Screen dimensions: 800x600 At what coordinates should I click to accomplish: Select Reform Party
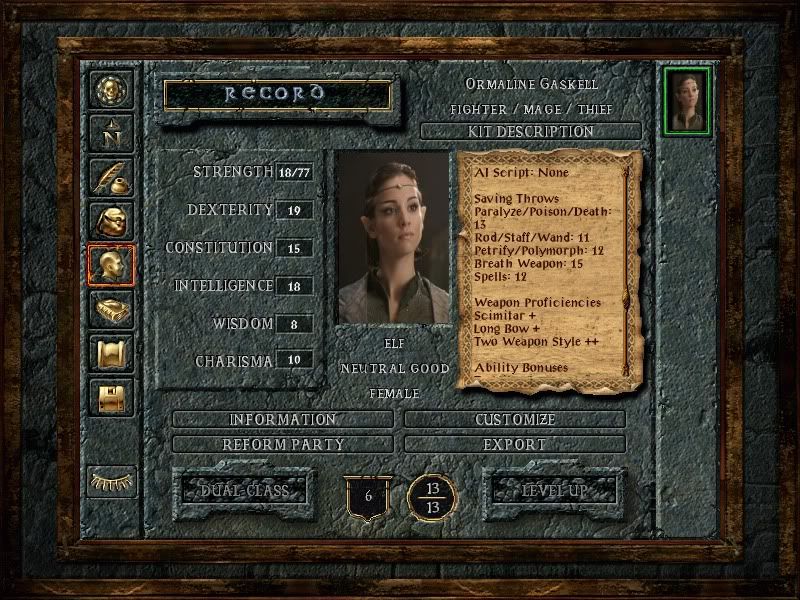tap(283, 443)
